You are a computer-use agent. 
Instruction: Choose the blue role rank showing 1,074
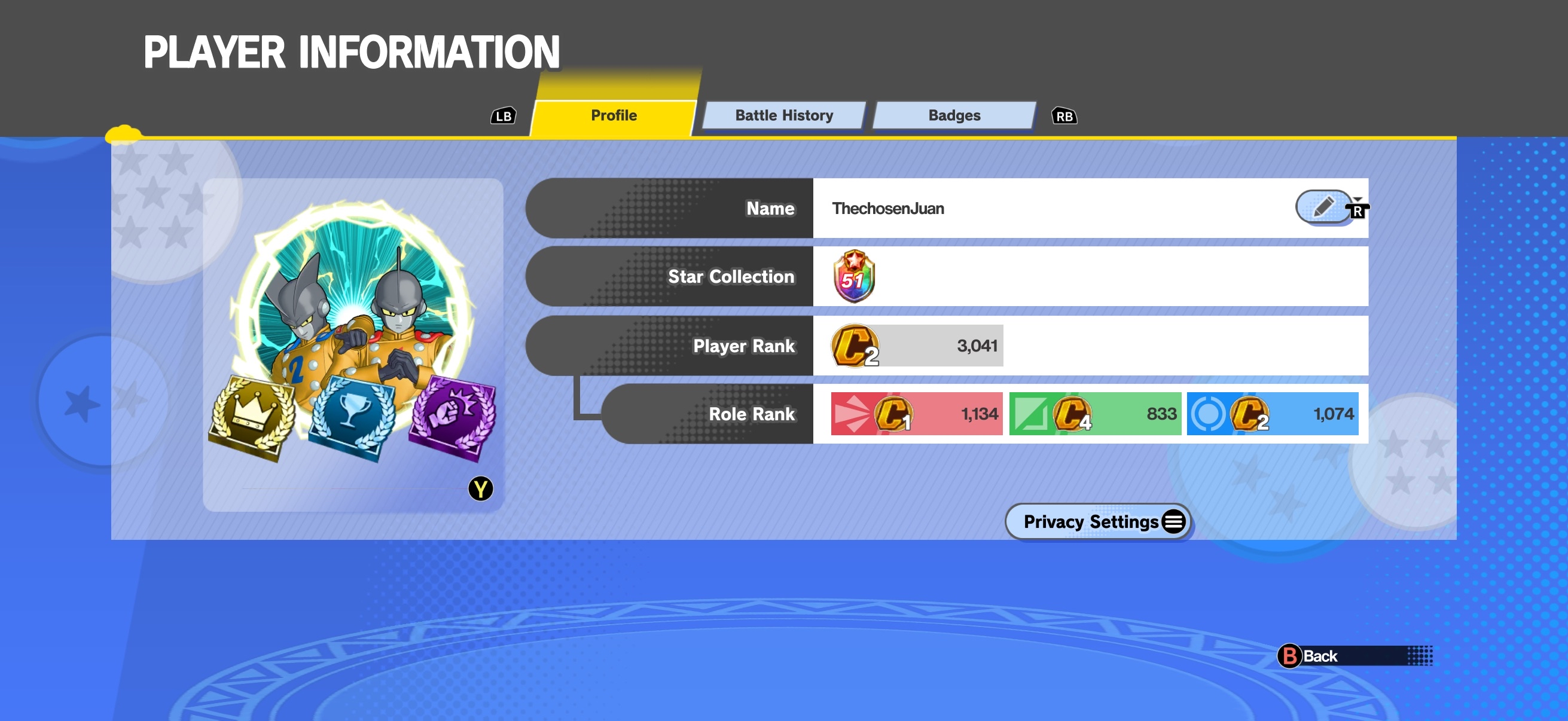[1272, 414]
